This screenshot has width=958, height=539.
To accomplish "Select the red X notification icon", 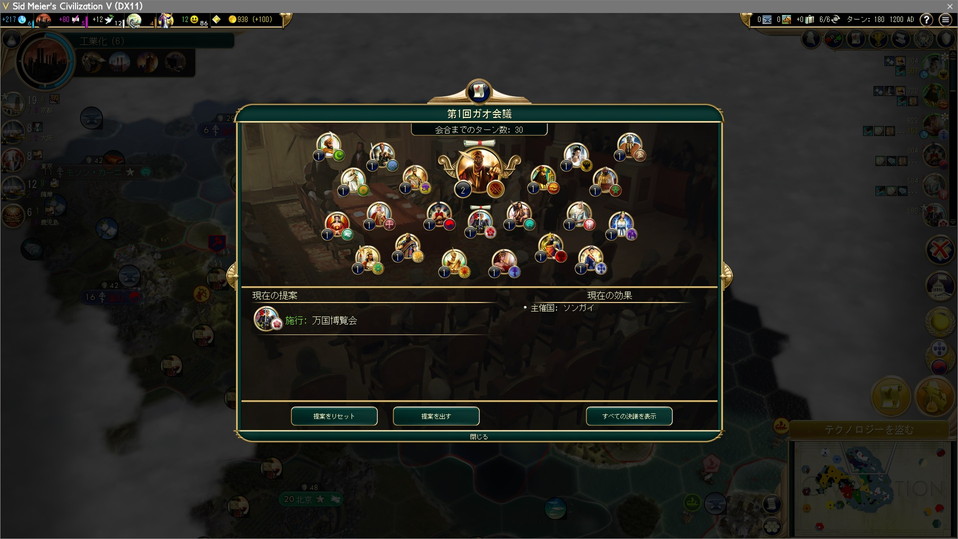I will (939, 249).
